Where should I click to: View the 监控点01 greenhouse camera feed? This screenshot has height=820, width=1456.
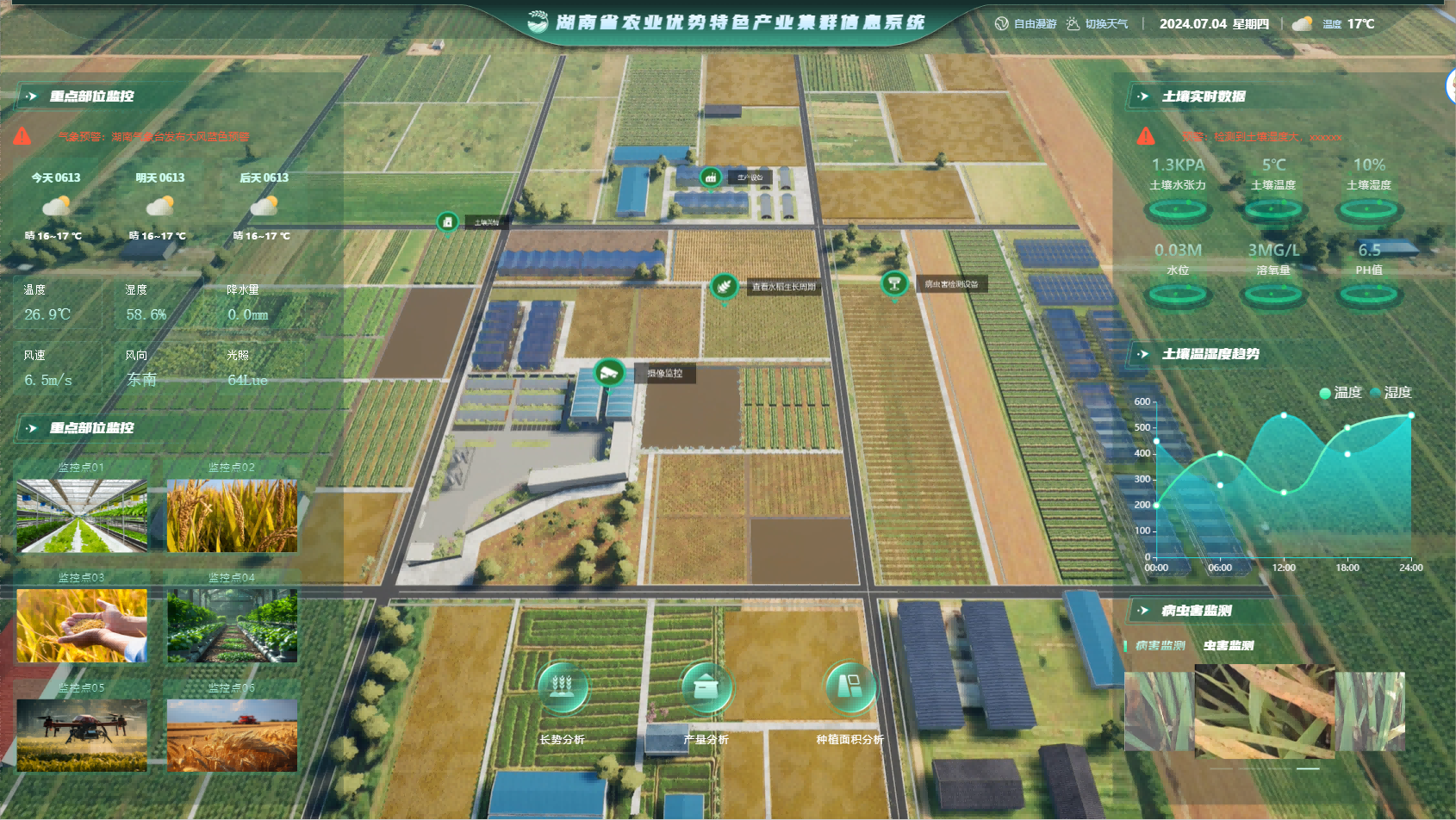point(82,515)
